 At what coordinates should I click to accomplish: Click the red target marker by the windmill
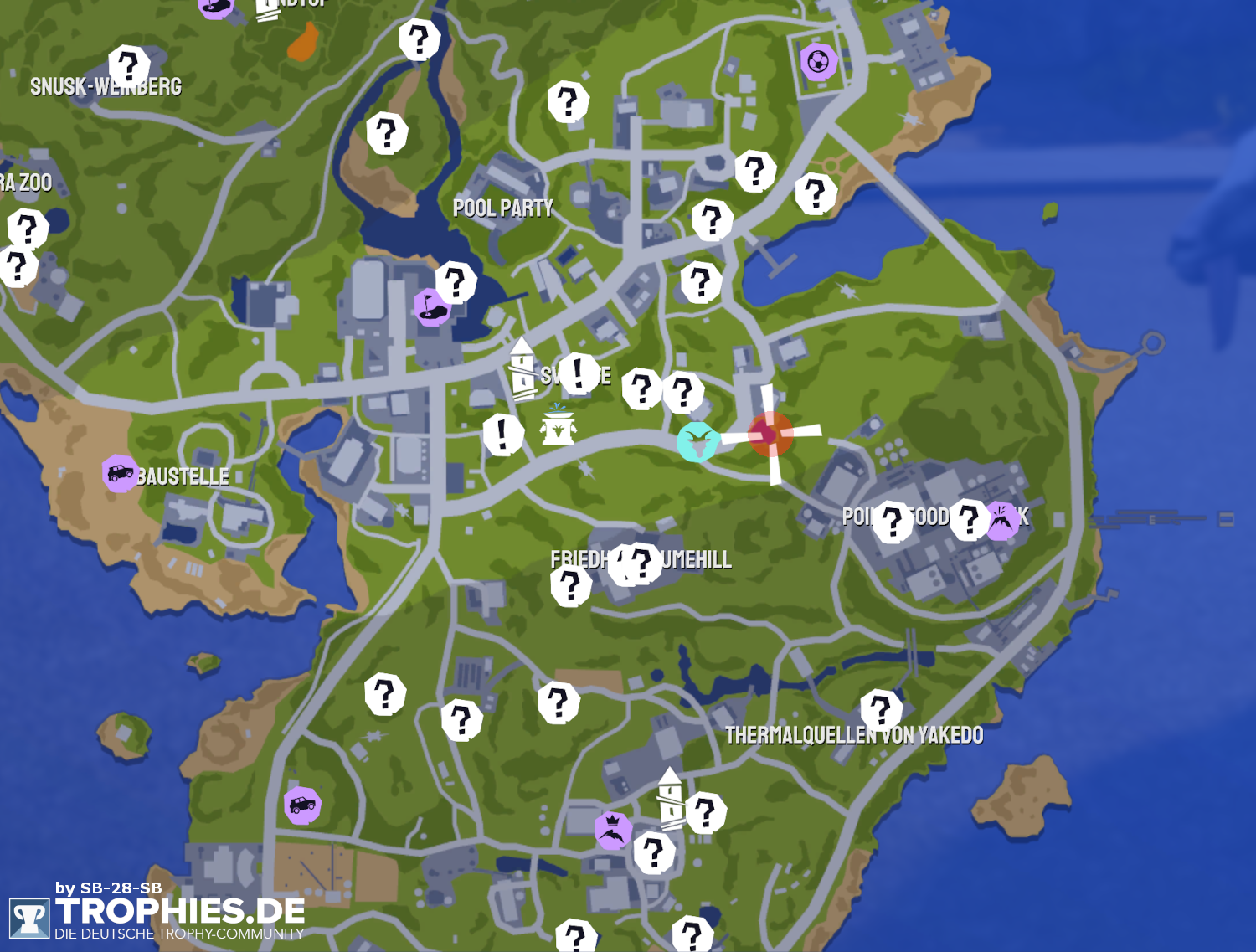click(770, 435)
